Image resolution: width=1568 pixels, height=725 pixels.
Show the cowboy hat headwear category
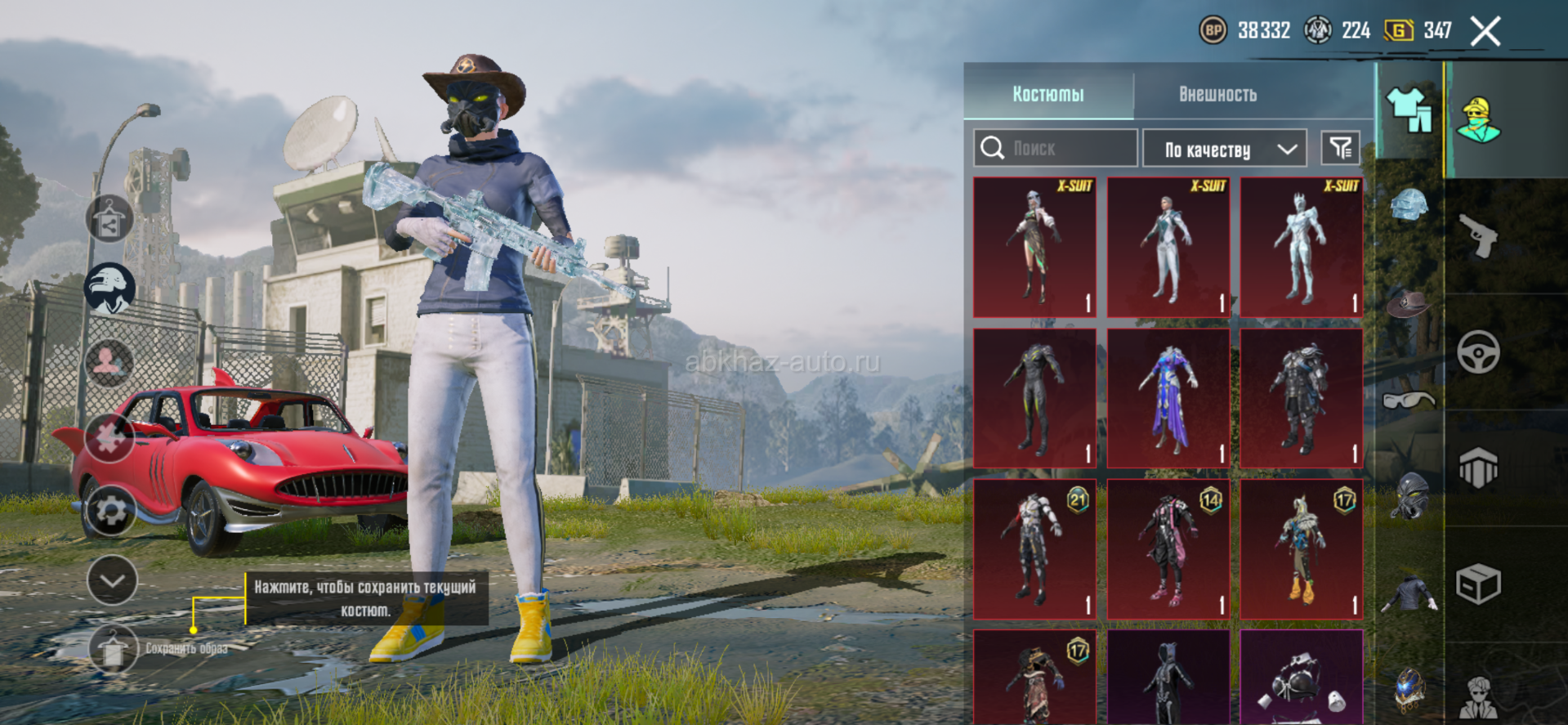pyautogui.click(x=1409, y=303)
